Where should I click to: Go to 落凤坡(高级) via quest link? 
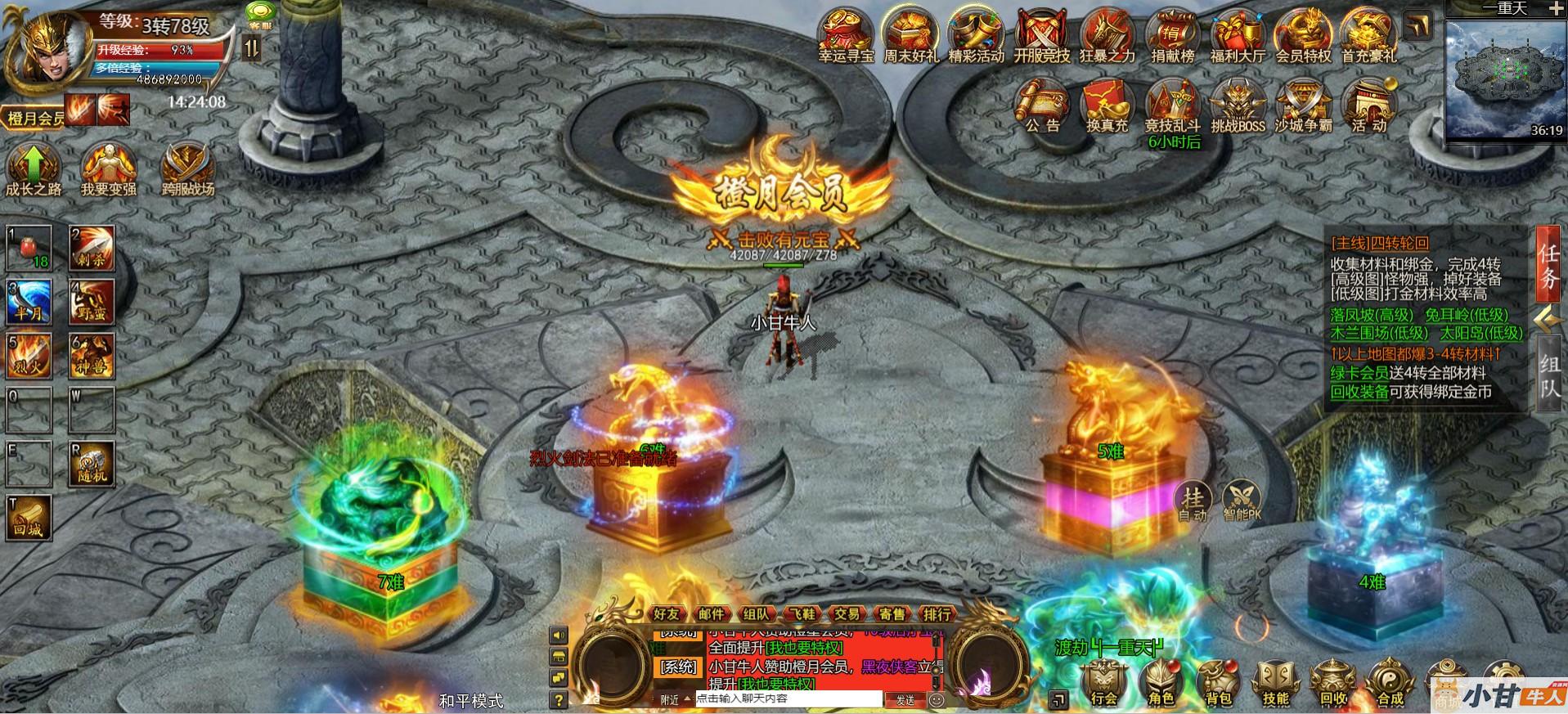1372,315
